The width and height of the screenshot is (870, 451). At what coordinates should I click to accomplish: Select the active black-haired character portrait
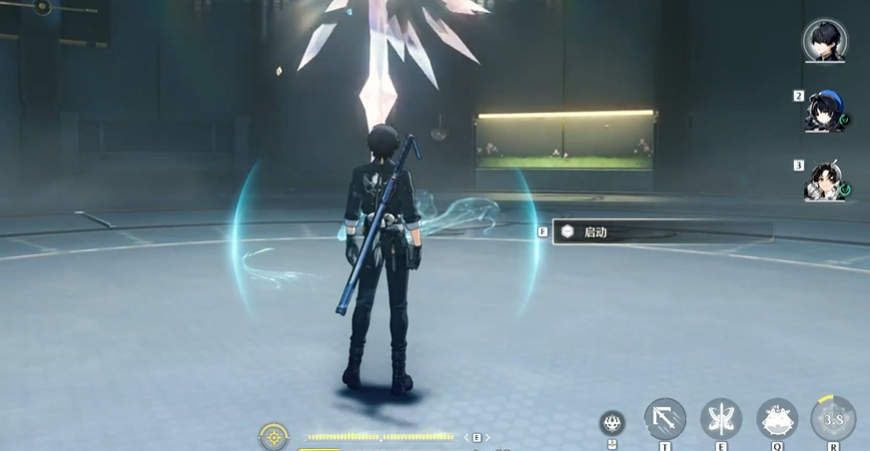coord(824,41)
